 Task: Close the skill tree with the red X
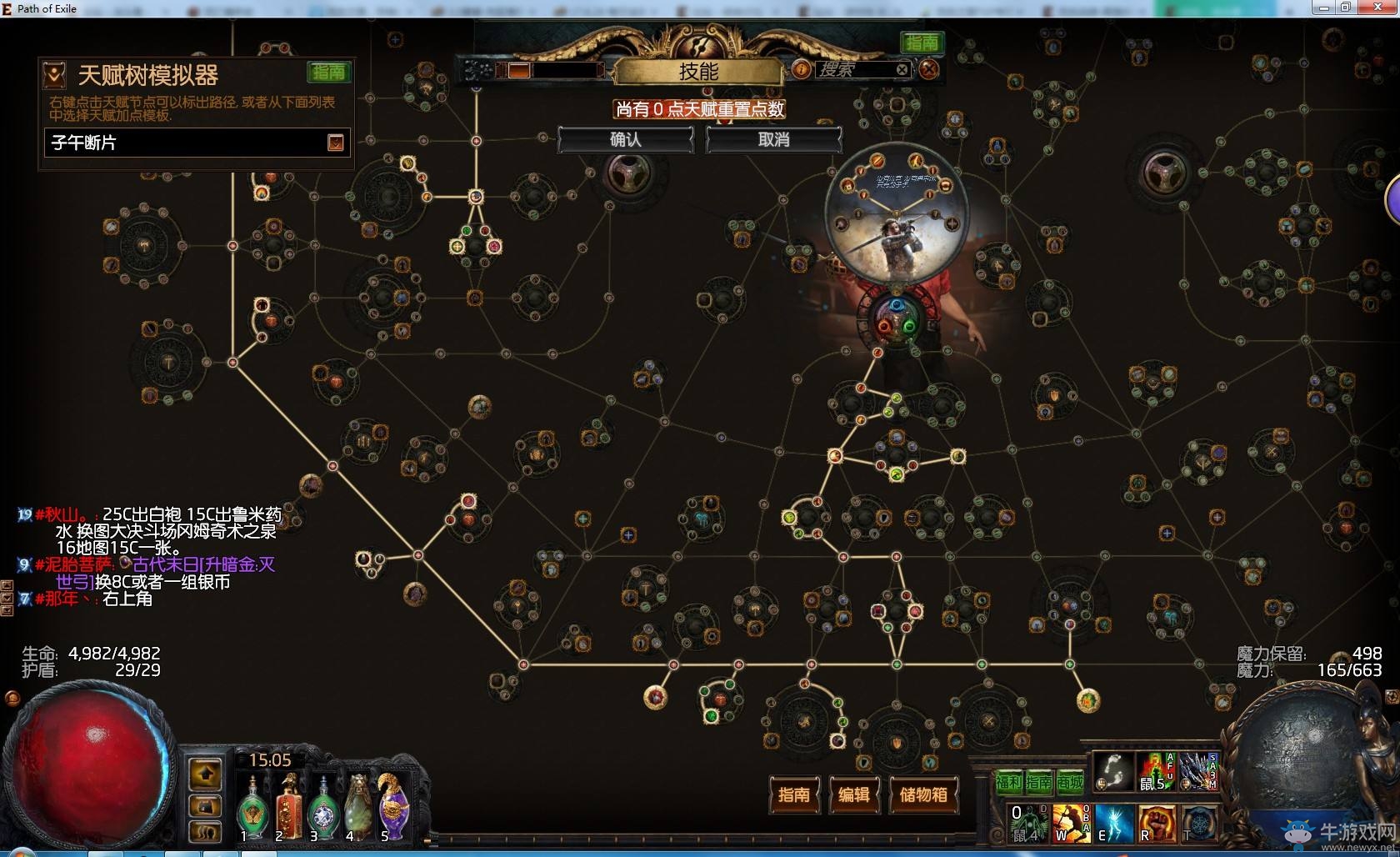click(929, 69)
